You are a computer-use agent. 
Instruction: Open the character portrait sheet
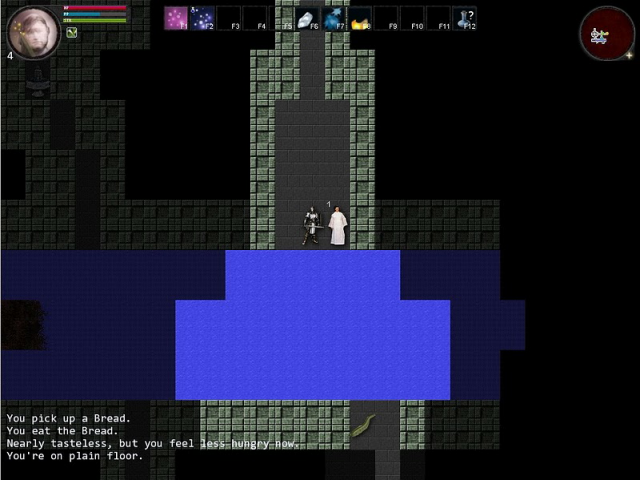33,32
